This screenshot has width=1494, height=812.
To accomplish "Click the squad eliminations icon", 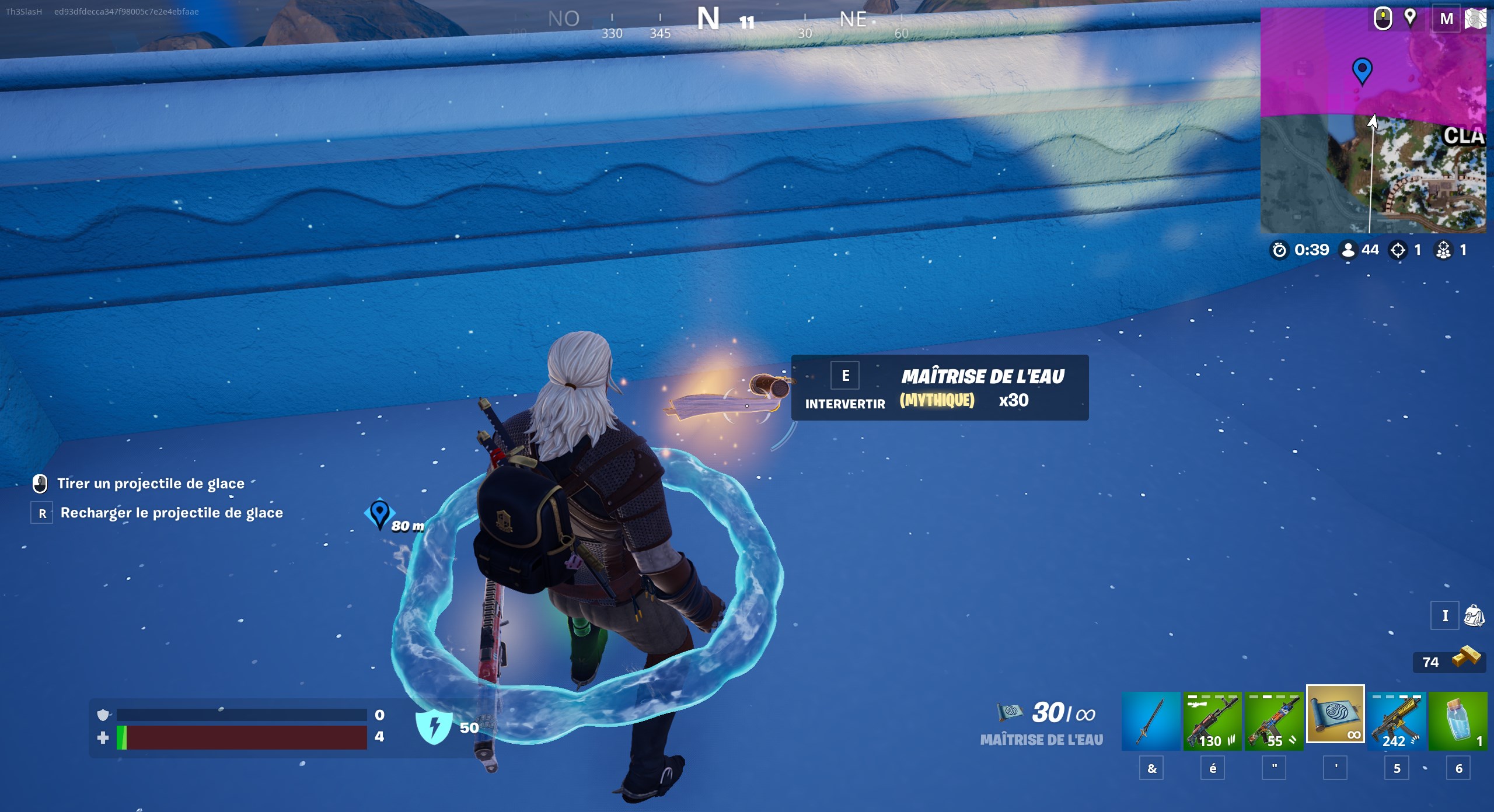I will pos(1446,250).
